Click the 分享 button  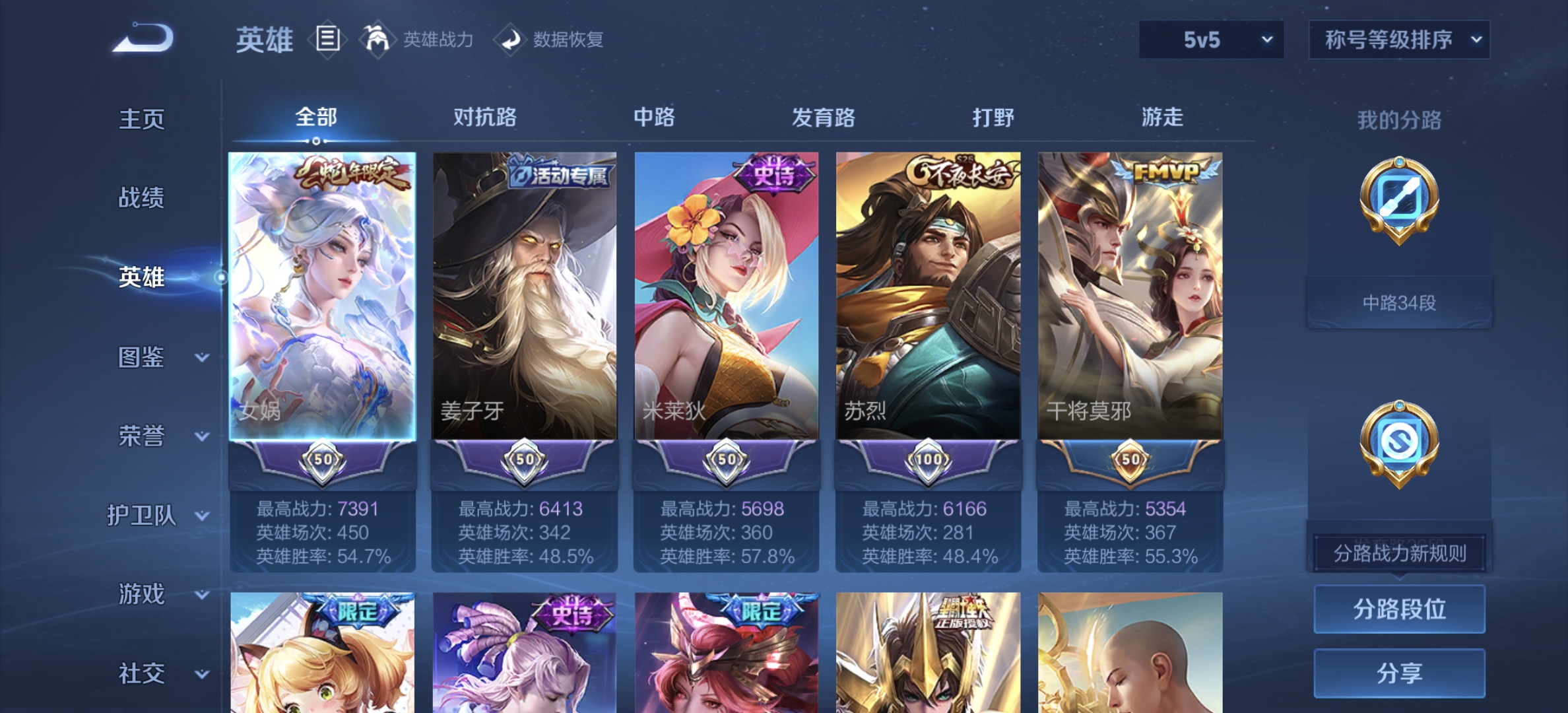(1399, 672)
